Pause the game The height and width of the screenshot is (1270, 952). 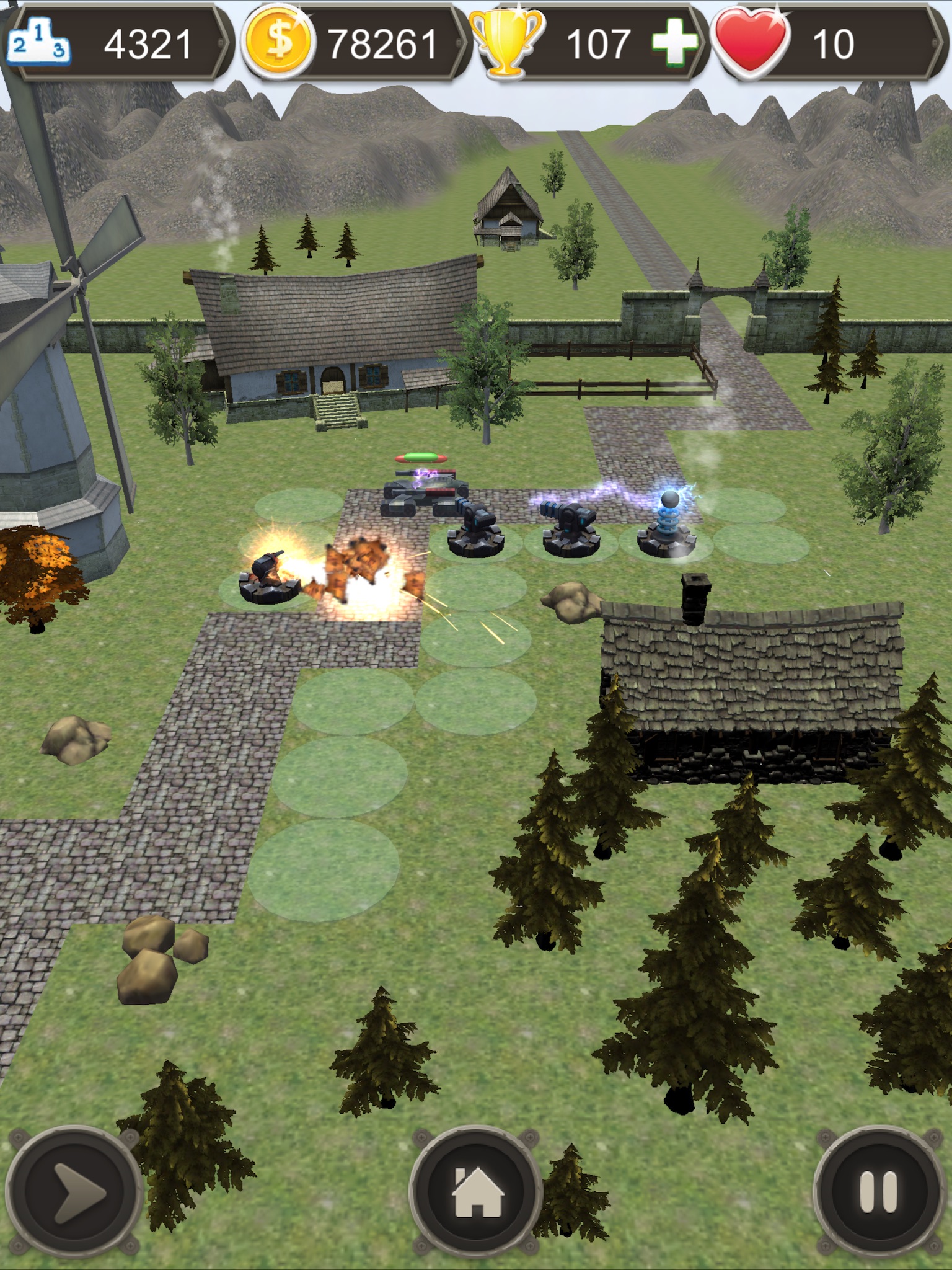click(878, 1191)
